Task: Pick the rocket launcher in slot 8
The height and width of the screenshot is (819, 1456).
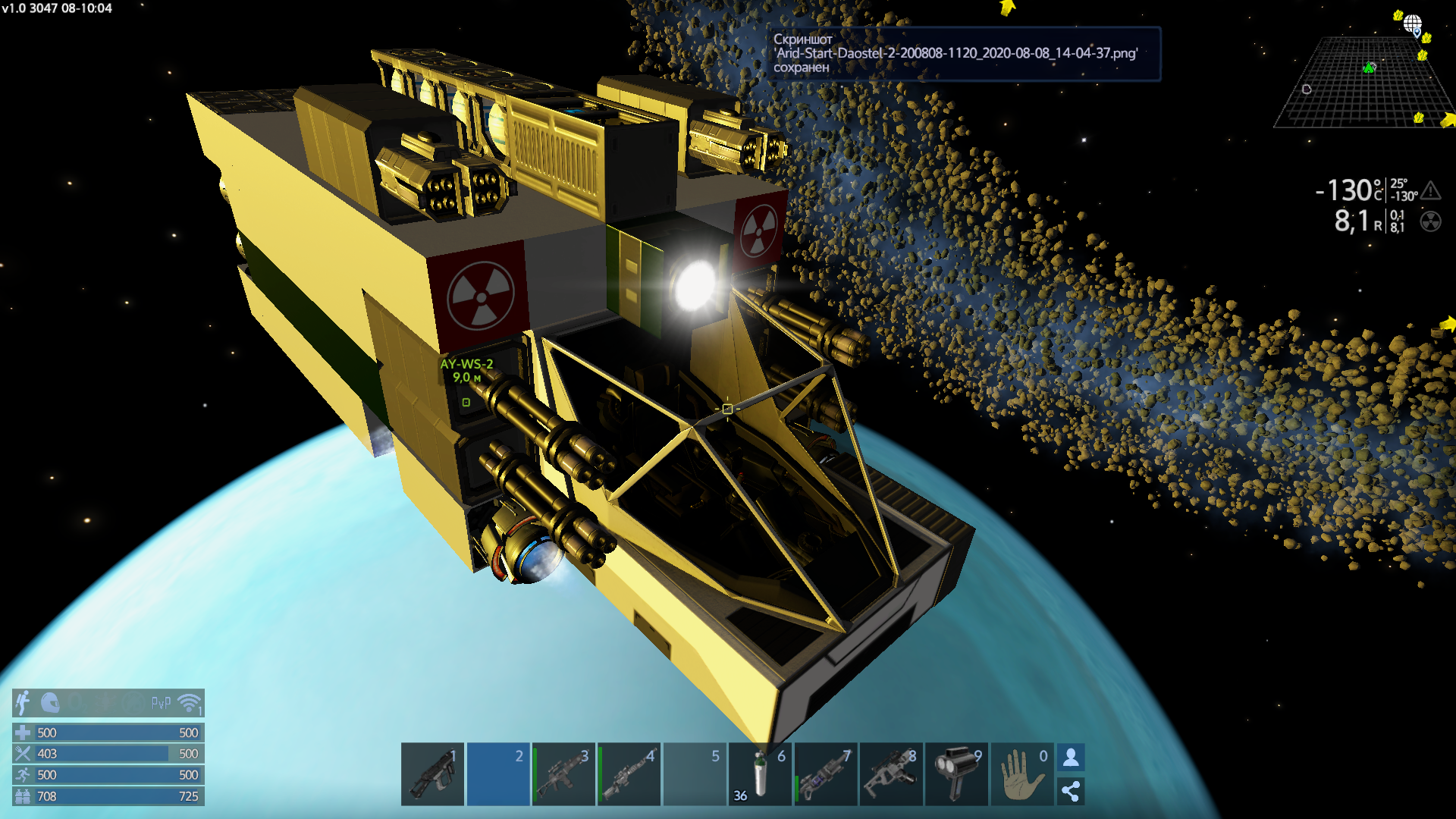Action: pos(891,774)
